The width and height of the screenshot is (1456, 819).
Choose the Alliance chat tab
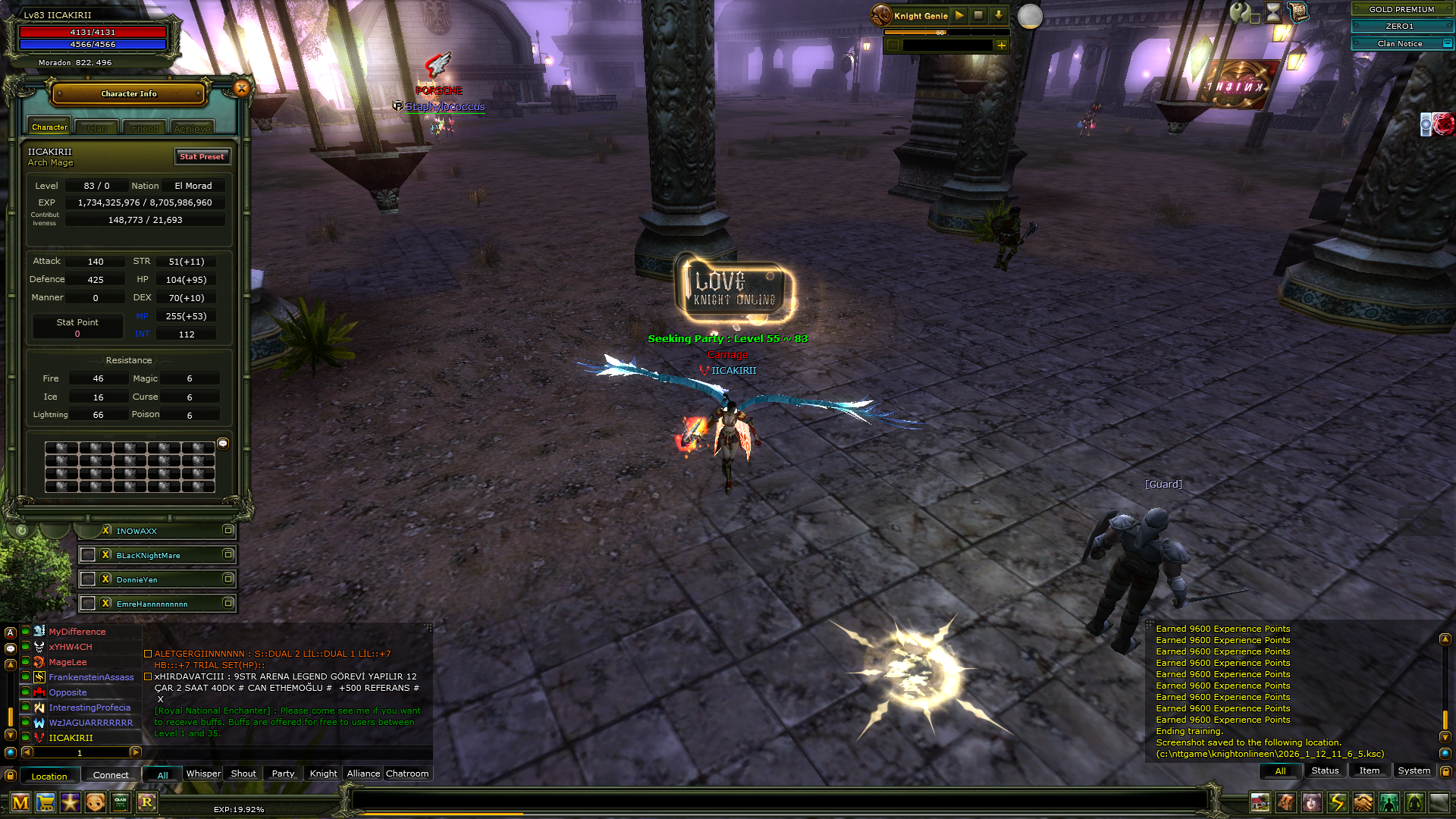[x=363, y=773]
